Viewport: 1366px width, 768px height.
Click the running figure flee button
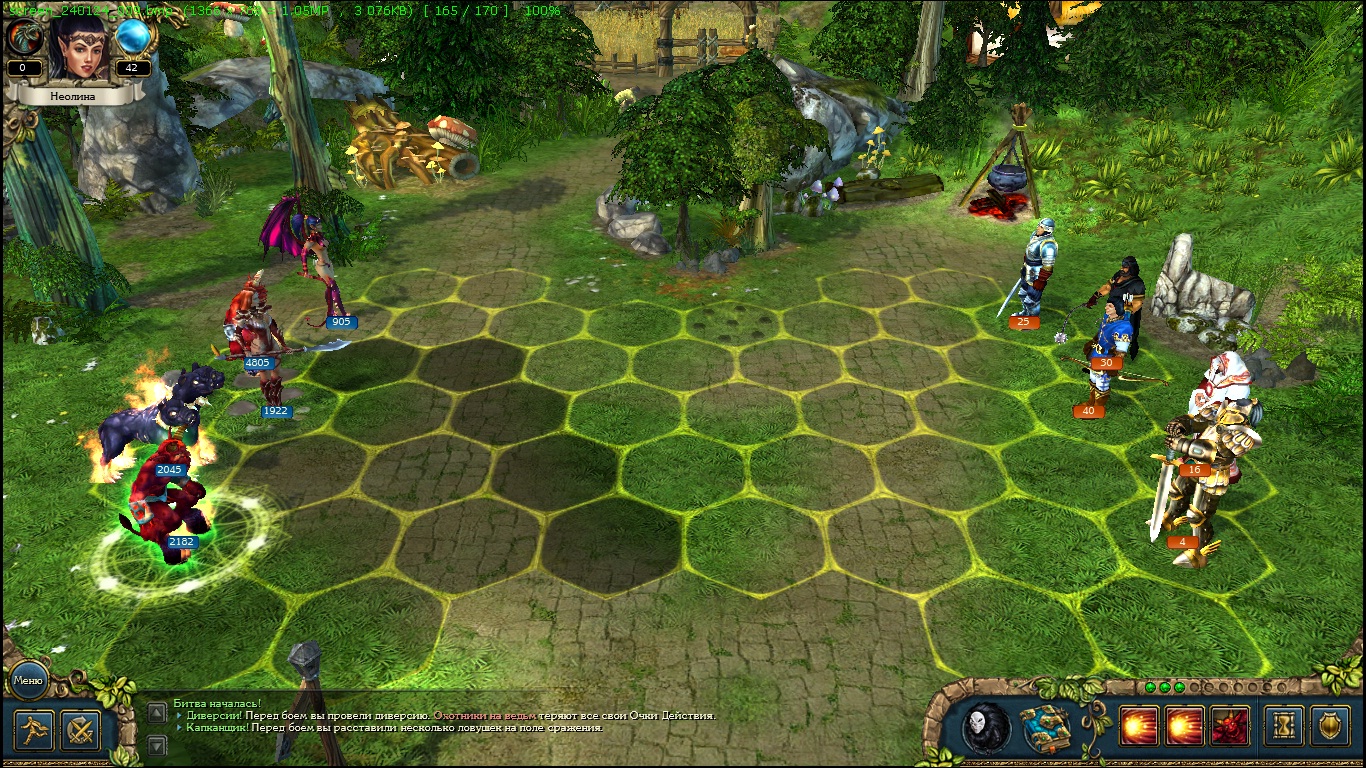point(33,728)
